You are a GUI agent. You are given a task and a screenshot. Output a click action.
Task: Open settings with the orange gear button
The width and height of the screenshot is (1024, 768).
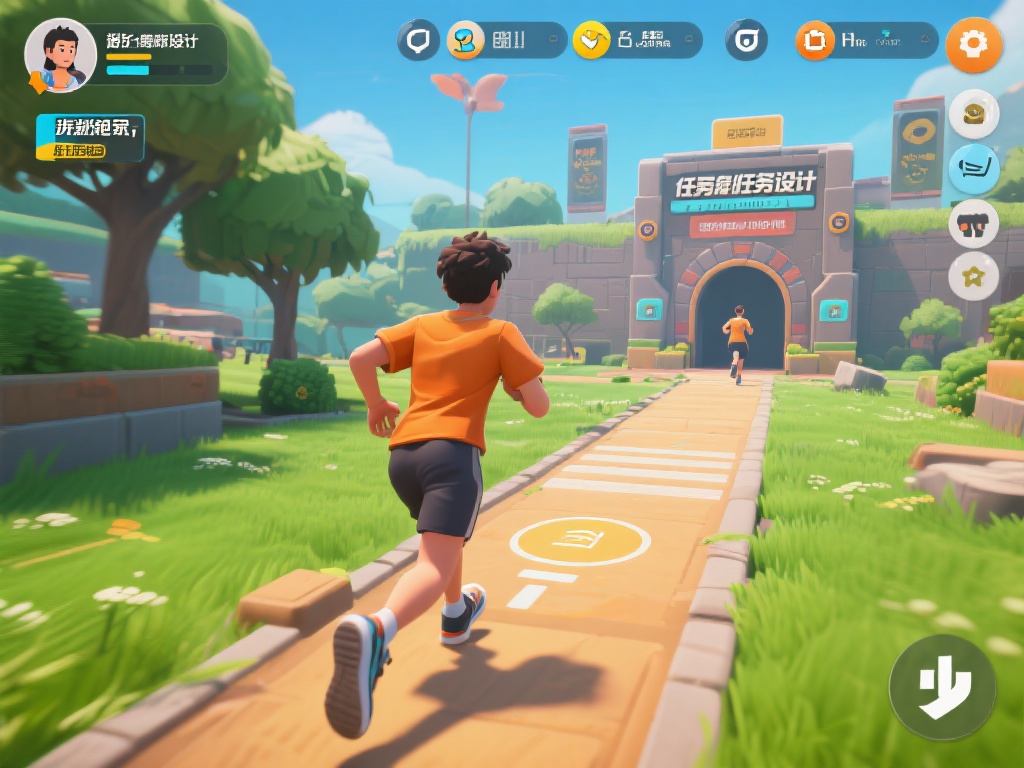click(973, 45)
